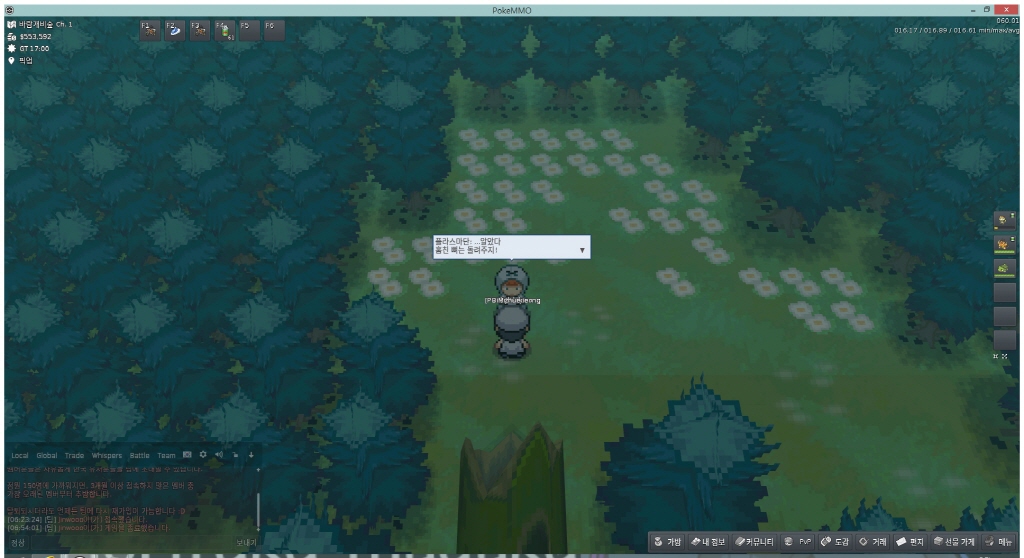Open chat settings gear icon
This screenshot has height=558, width=1024.
pyautogui.click(x=203, y=455)
